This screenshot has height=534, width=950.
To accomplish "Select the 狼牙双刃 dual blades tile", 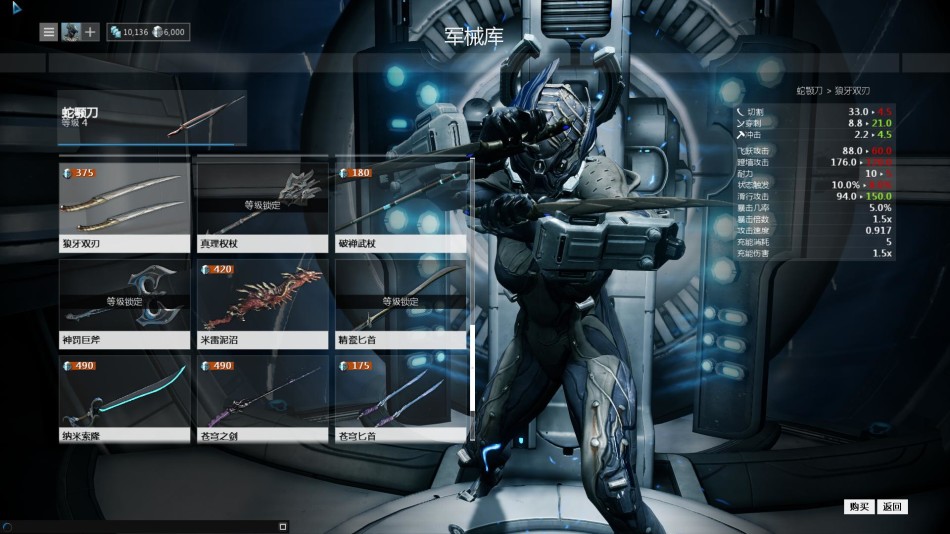I will [x=124, y=203].
